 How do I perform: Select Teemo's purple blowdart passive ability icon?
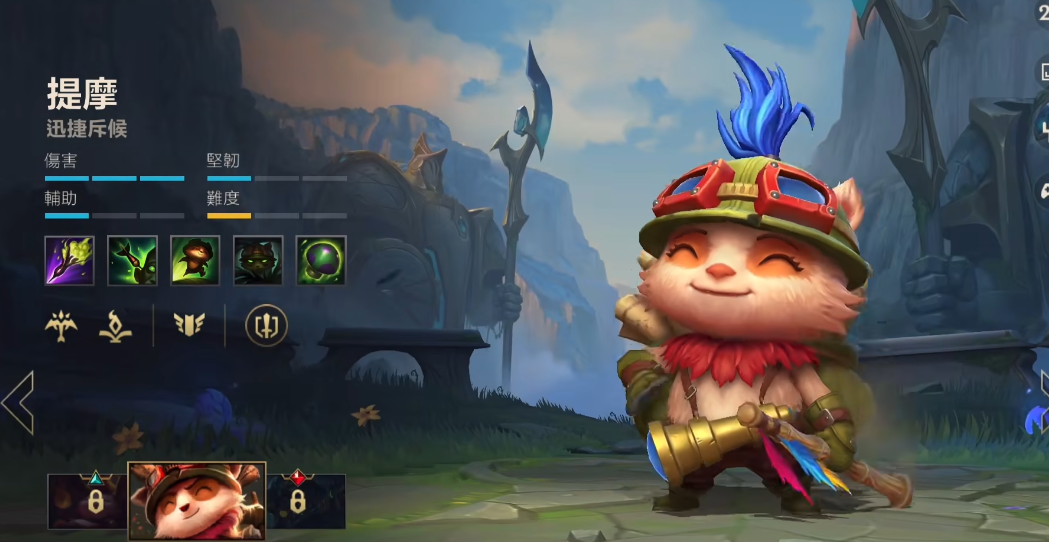pyautogui.click(x=70, y=261)
